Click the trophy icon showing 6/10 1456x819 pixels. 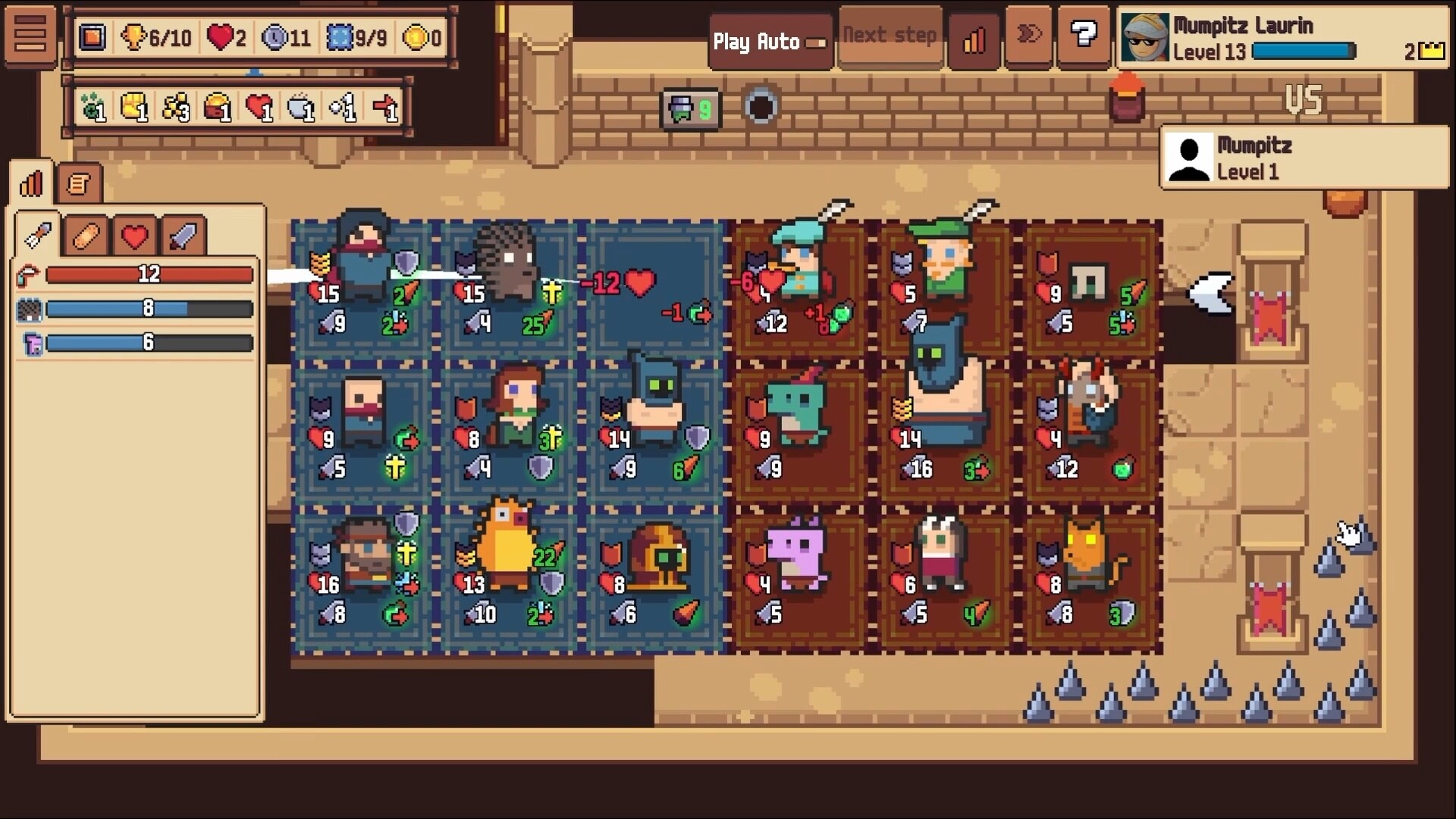coord(136,36)
